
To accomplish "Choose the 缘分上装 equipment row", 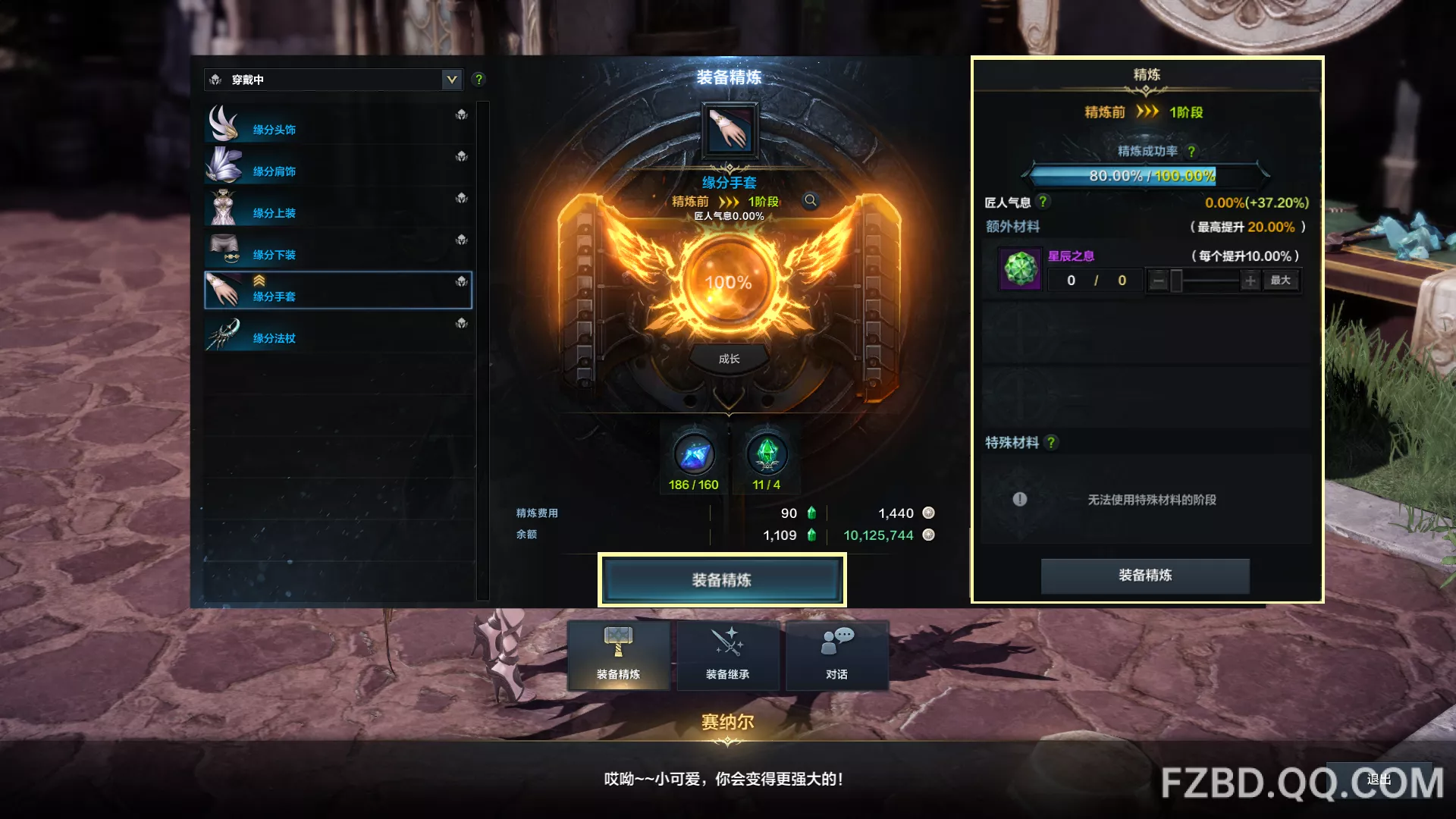I will (338, 209).
